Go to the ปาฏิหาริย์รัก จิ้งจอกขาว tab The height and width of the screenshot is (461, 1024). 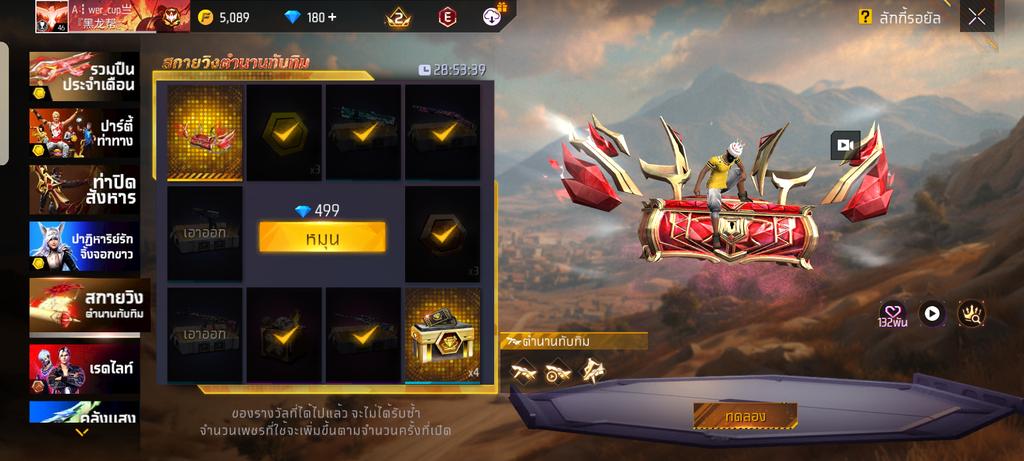[87, 247]
